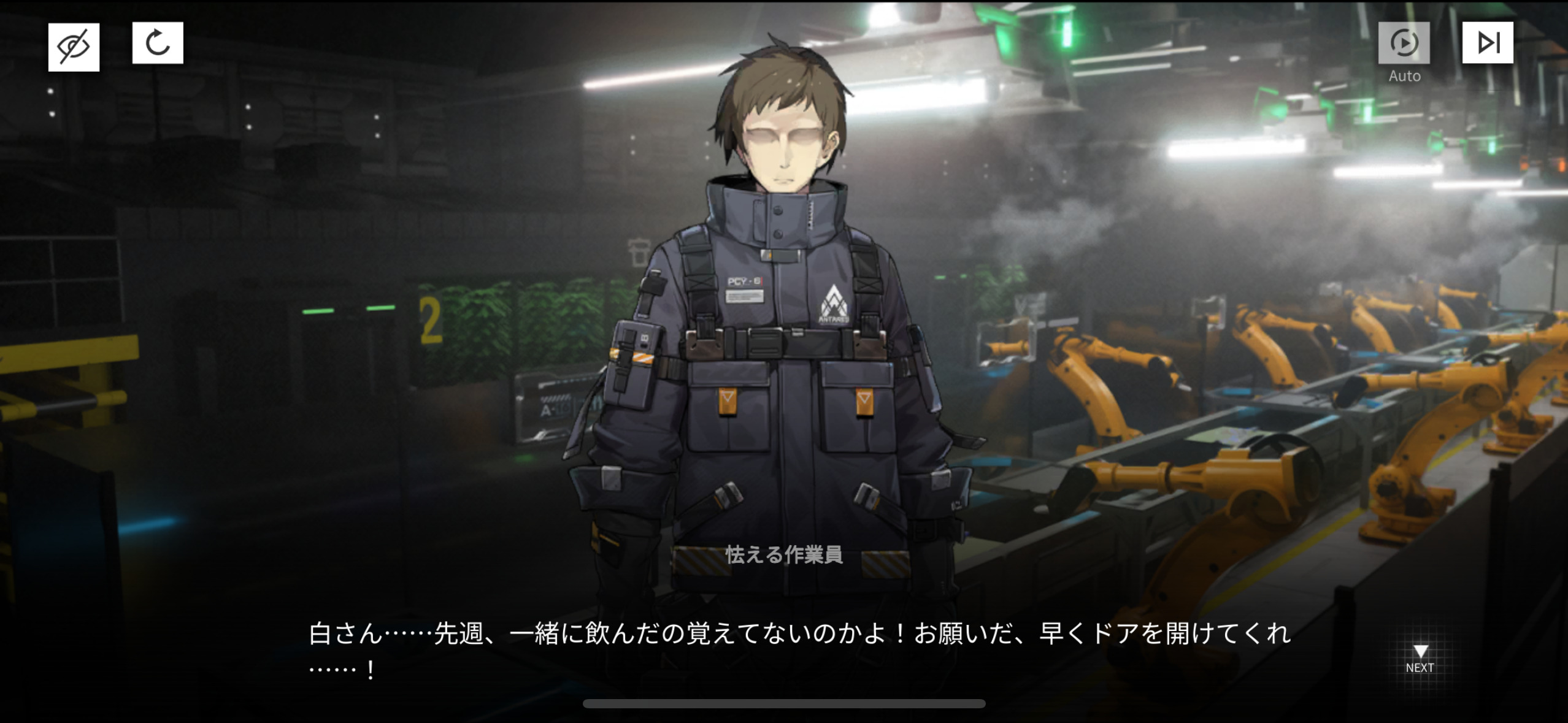Toggle Auto dialogue playback

click(x=1404, y=43)
